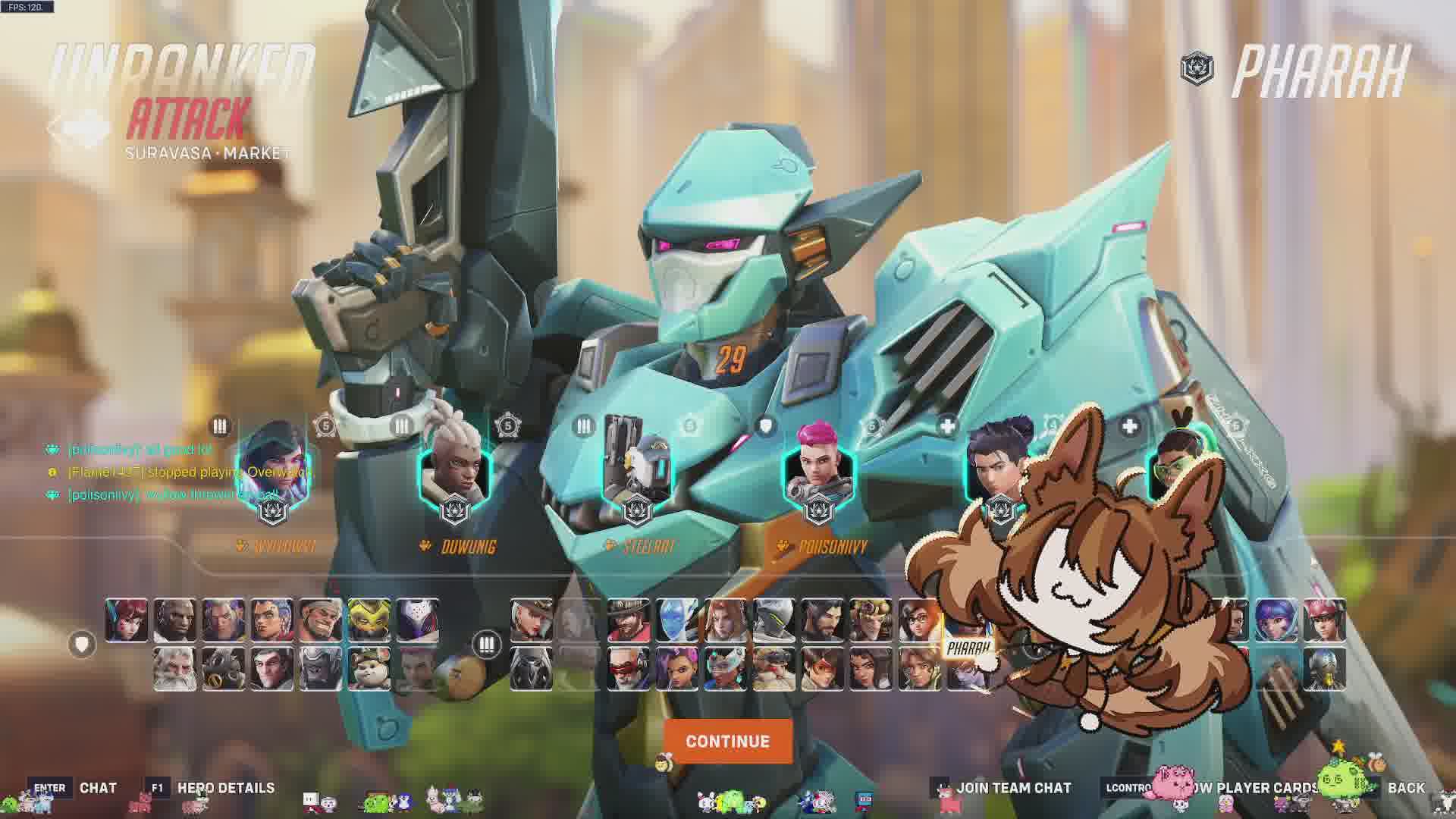Select Soldier: 76 portrait

pyautogui.click(x=628, y=669)
